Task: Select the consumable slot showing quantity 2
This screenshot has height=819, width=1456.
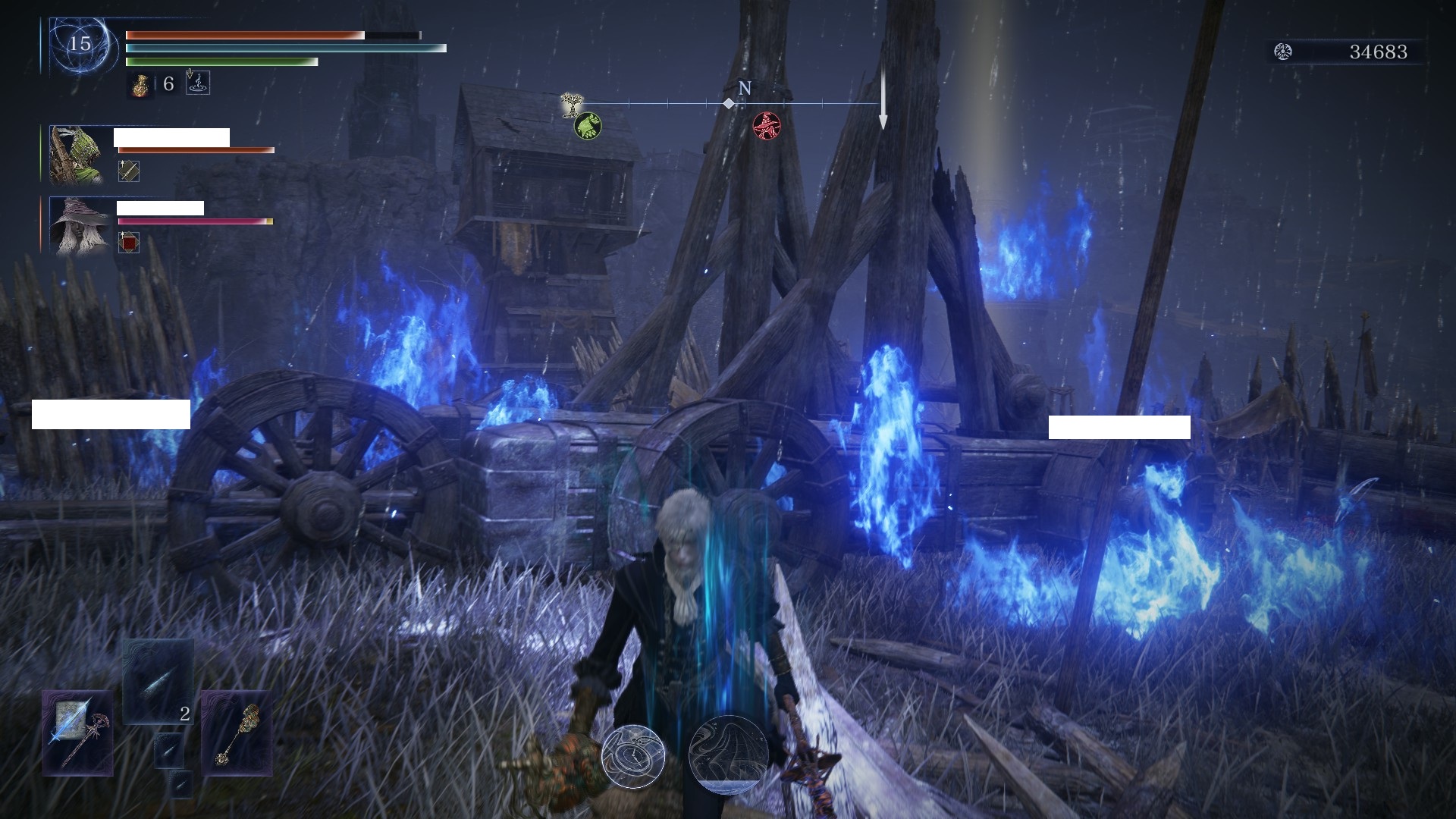Action: [x=158, y=682]
